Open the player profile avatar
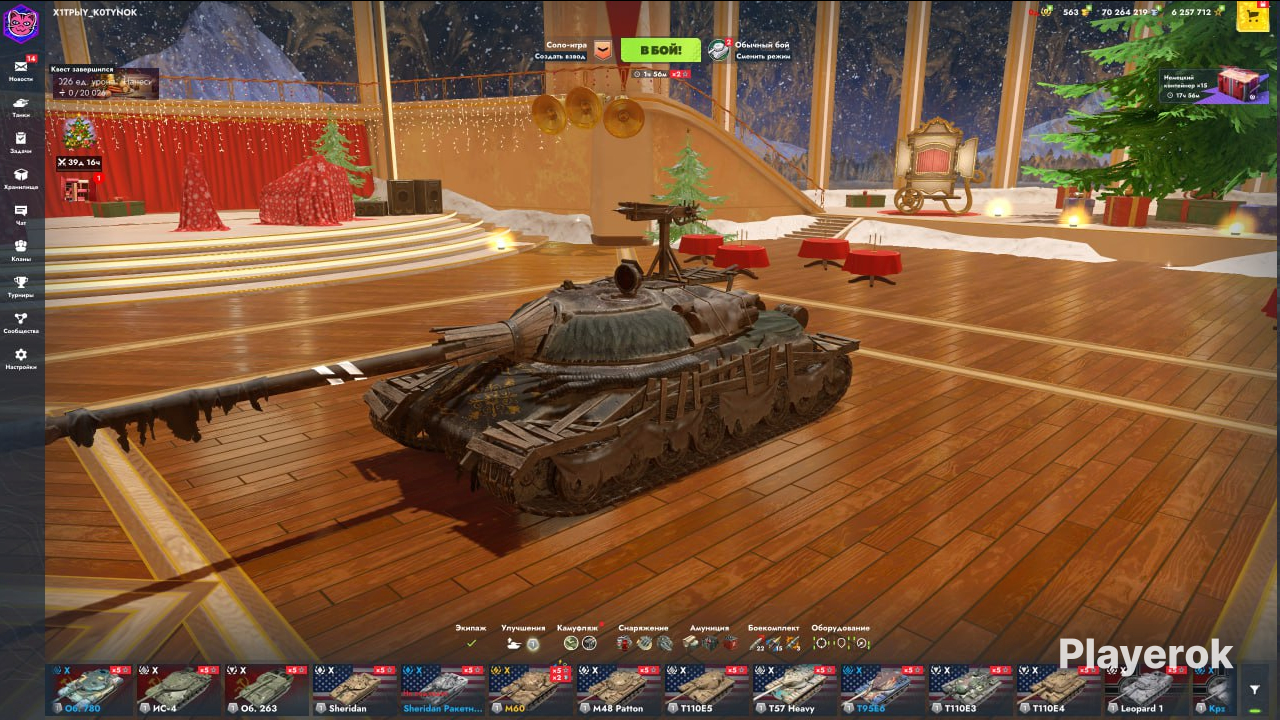 tap(20, 22)
